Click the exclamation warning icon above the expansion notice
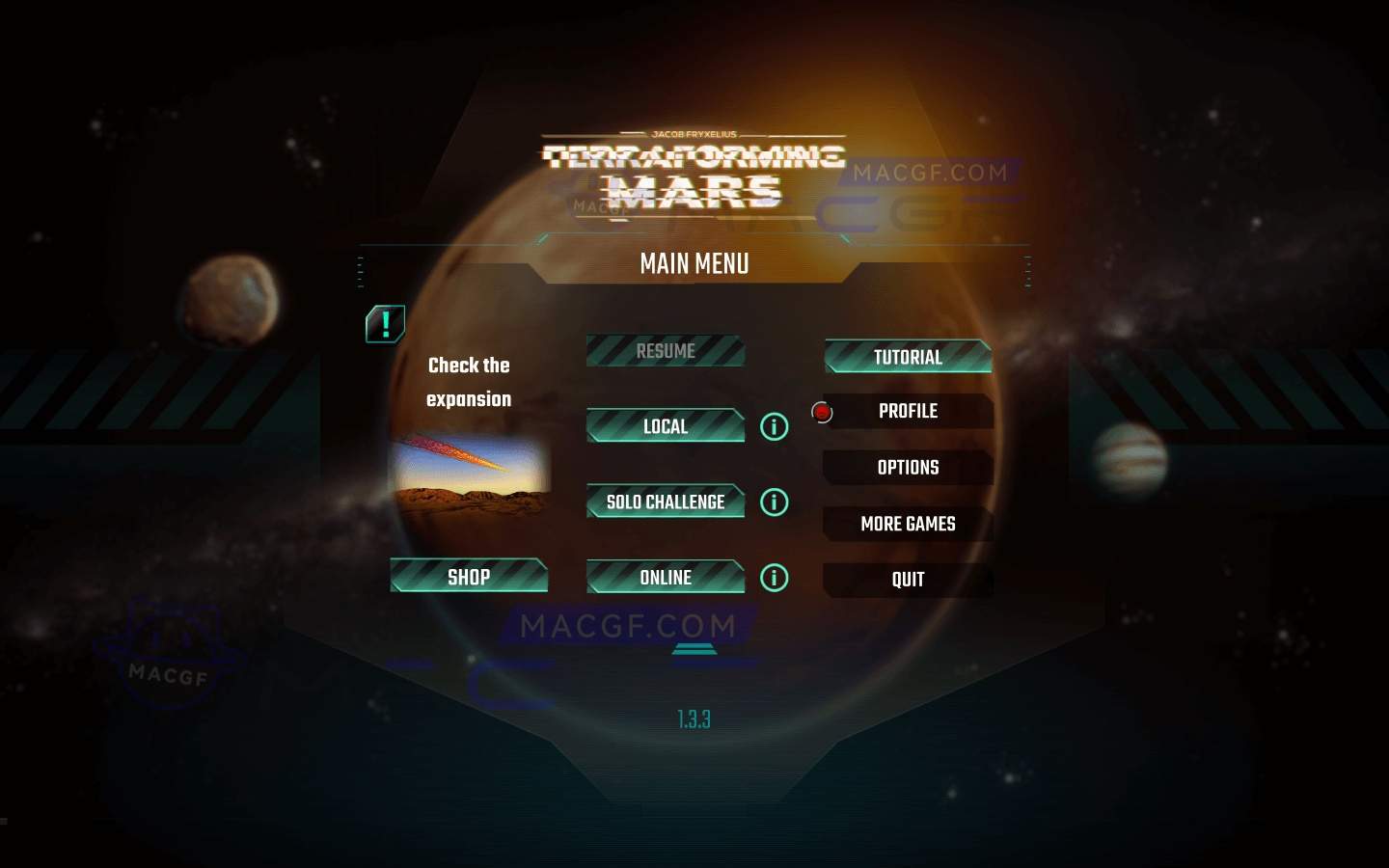Viewport: 1389px width, 868px height. 385,323
